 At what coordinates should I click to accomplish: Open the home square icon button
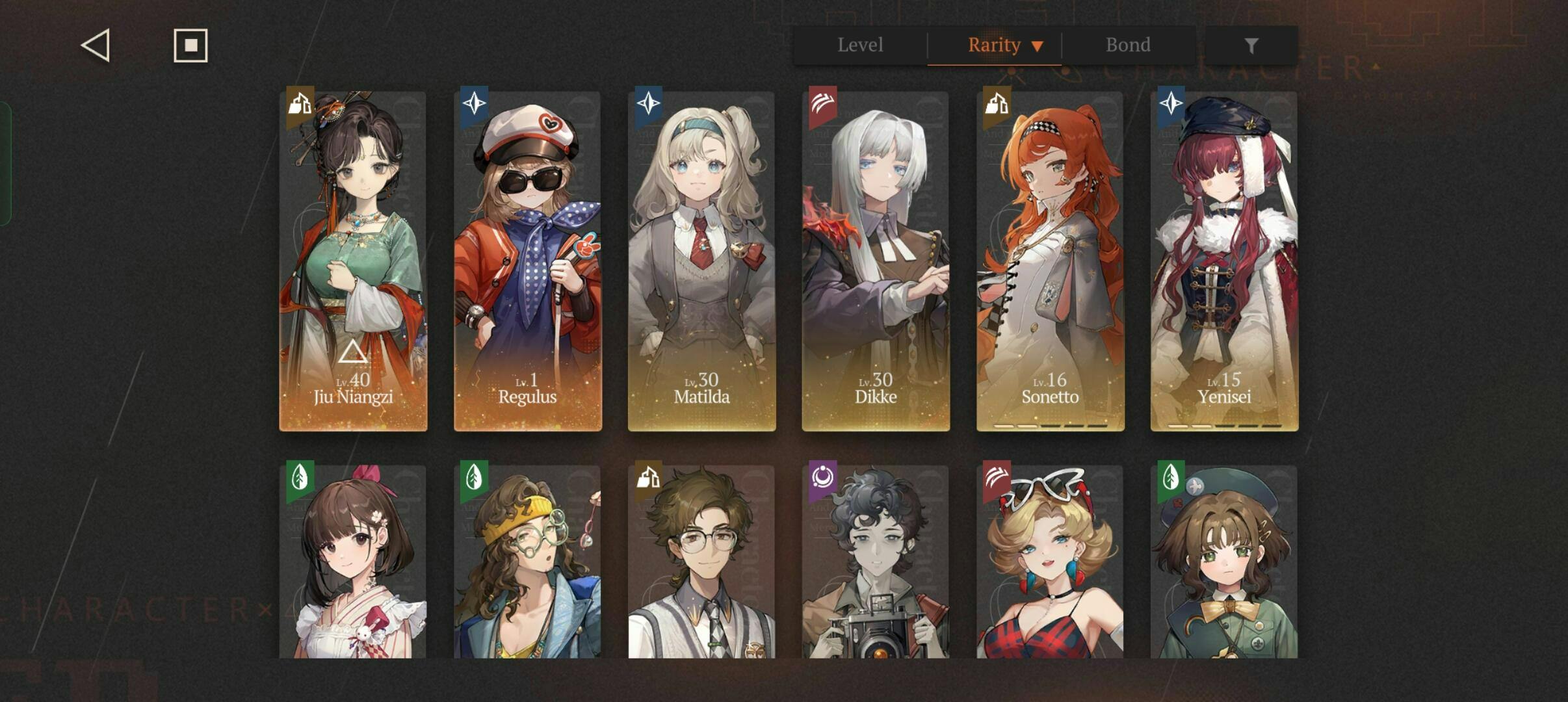[x=190, y=45]
